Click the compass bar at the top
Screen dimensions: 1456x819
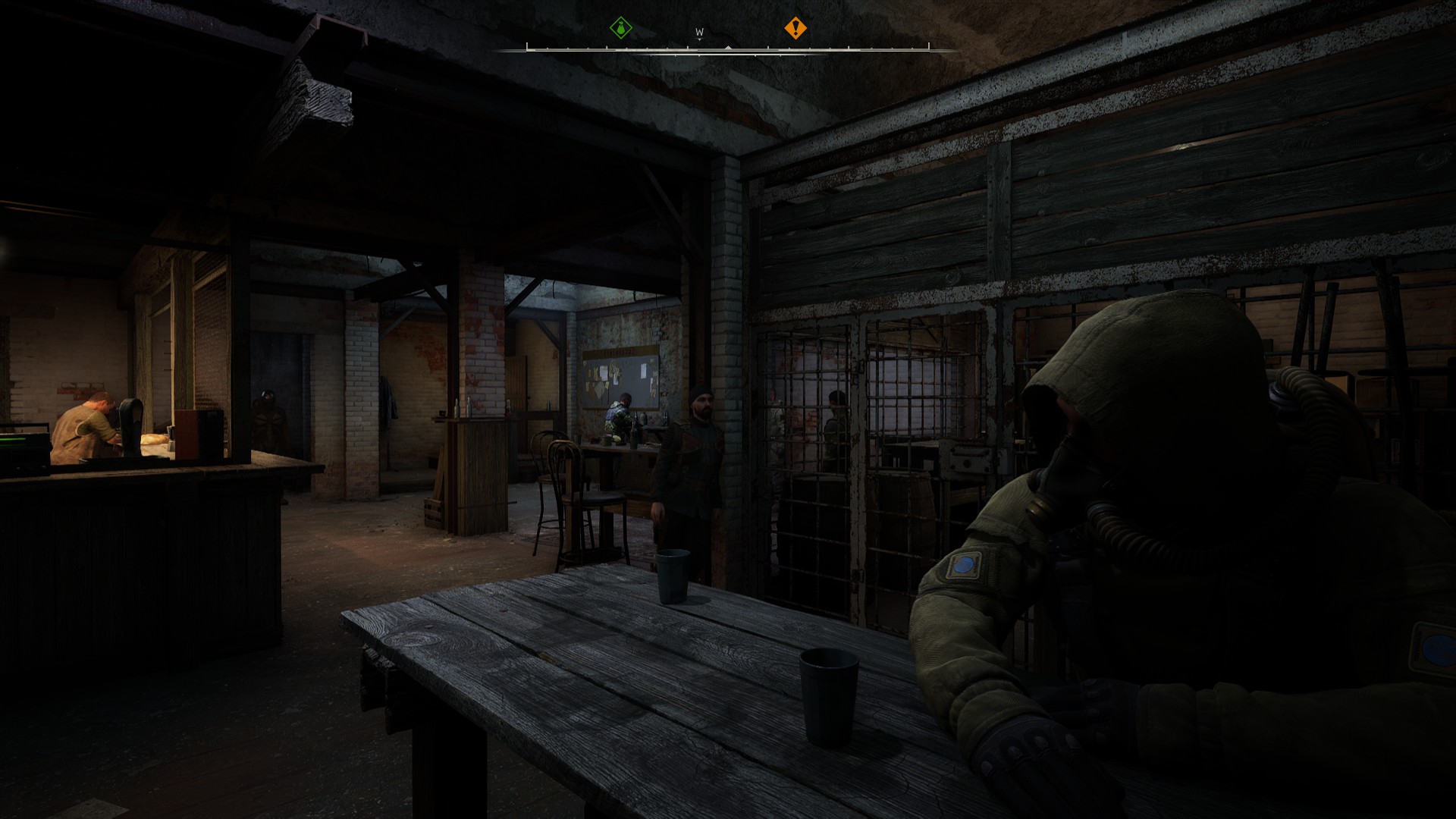click(x=727, y=49)
